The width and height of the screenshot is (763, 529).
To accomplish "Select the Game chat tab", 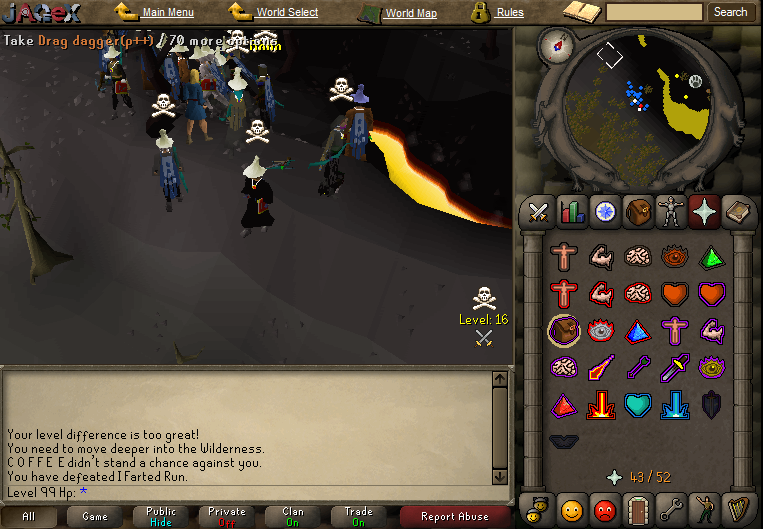I will click(x=95, y=516).
